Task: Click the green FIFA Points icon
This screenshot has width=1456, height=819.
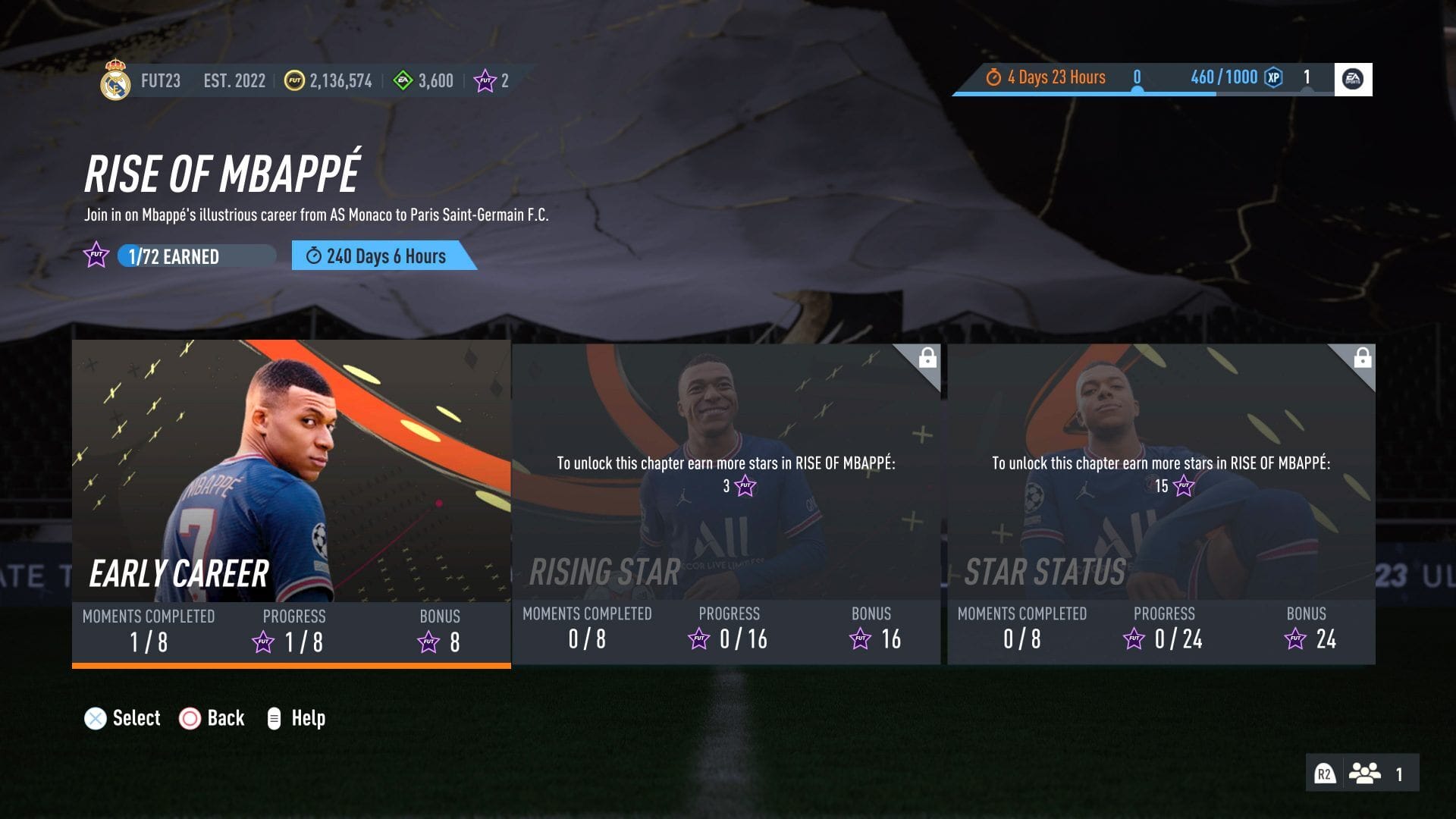Action: [x=403, y=79]
